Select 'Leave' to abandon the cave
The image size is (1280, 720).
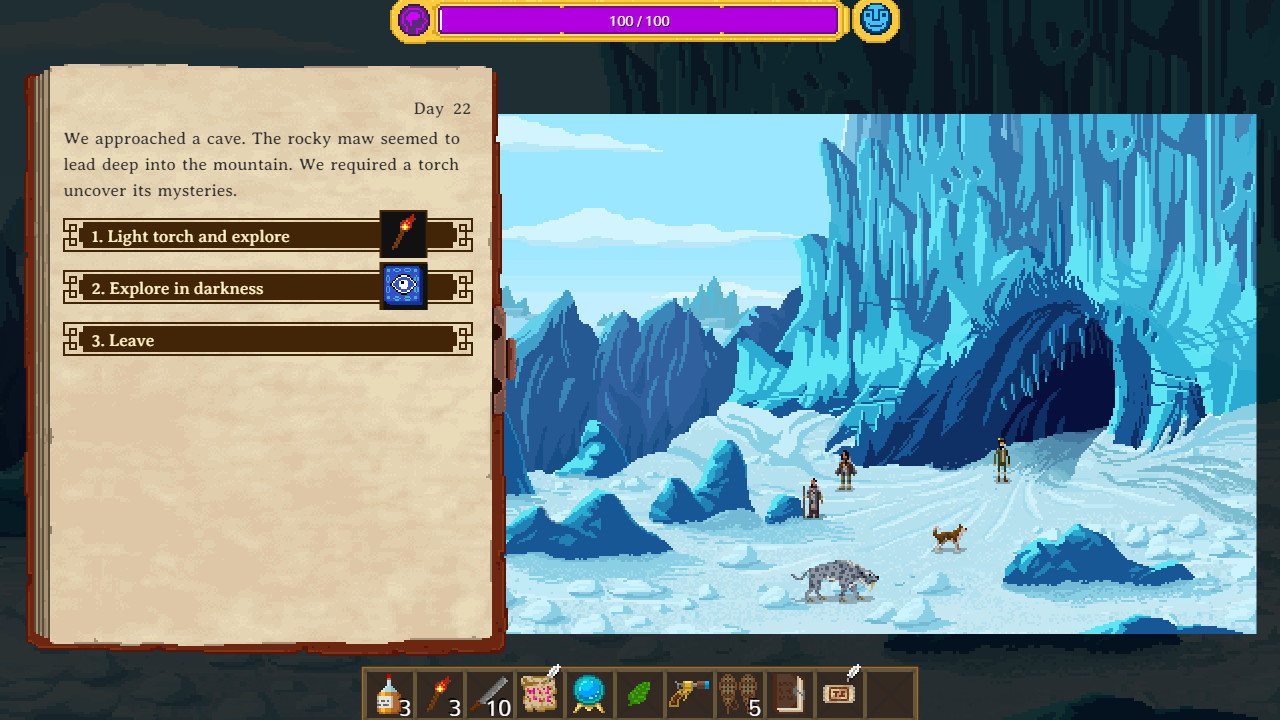[x=220, y=340]
